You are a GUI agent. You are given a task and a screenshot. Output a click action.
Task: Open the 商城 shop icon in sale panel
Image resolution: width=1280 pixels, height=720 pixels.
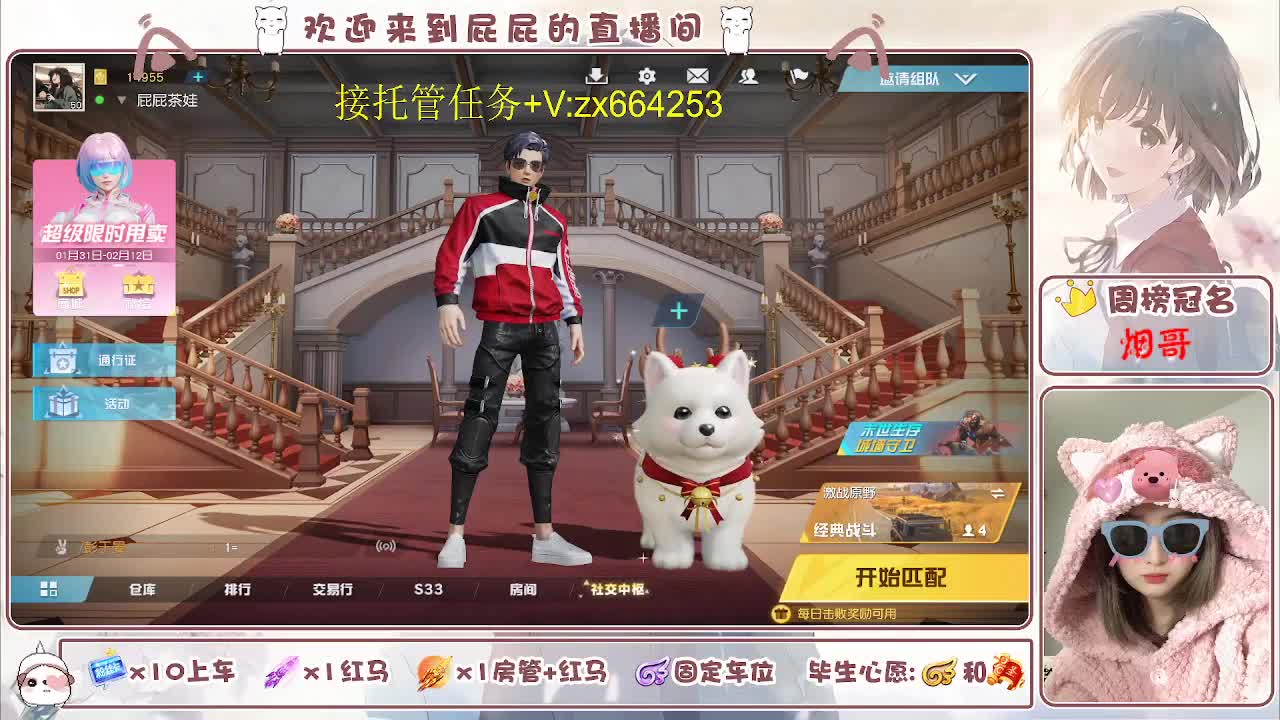pyautogui.click(x=71, y=288)
